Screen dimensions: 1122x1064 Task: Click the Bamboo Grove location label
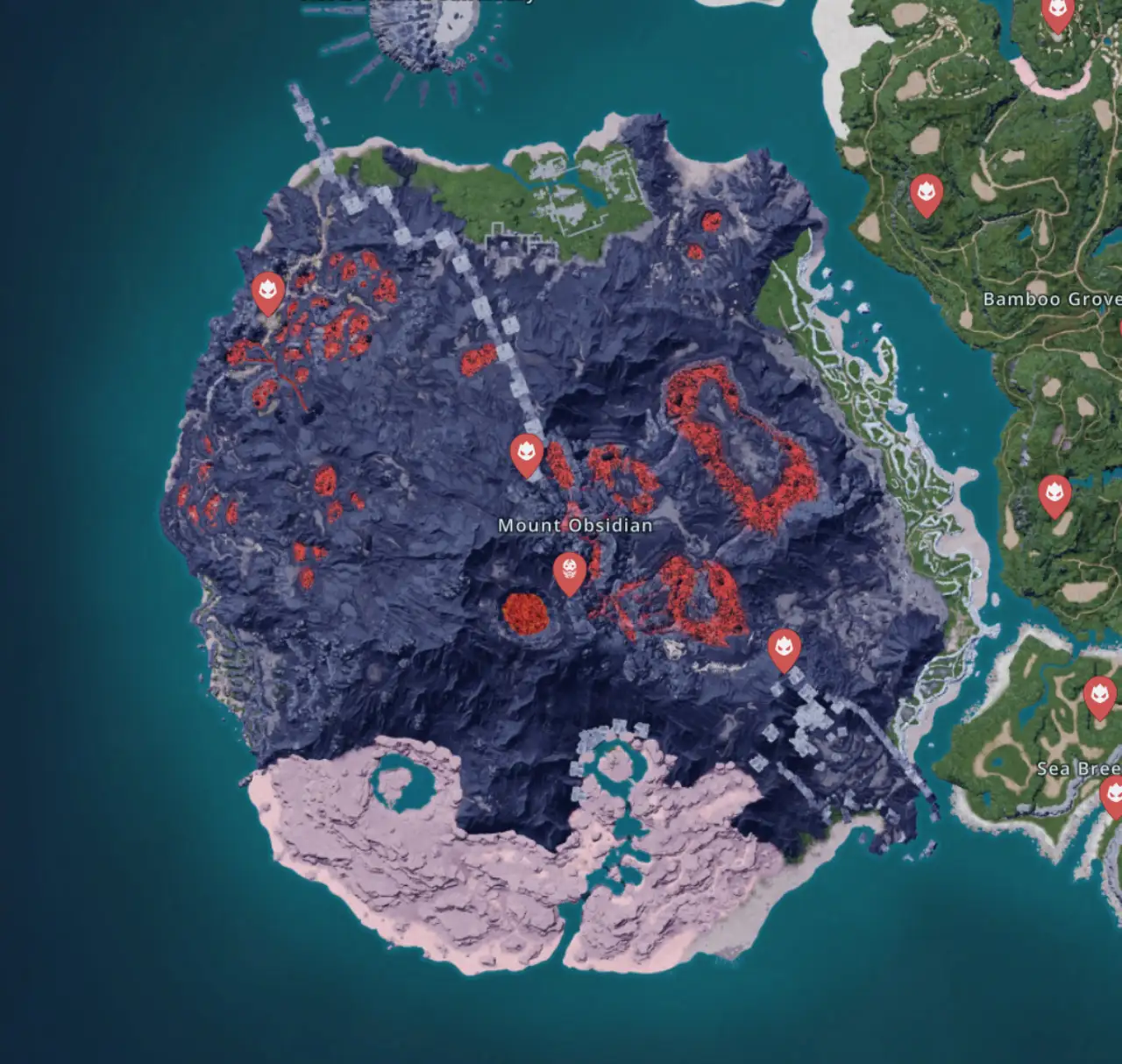pos(1048,298)
